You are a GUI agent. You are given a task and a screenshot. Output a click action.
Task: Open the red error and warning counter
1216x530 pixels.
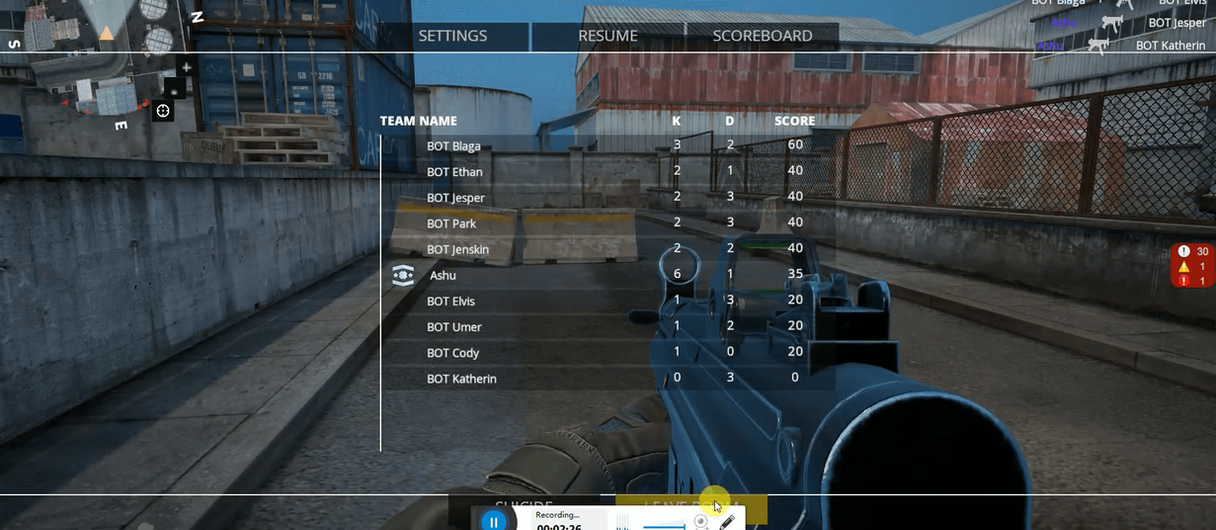pyautogui.click(x=1194, y=267)
